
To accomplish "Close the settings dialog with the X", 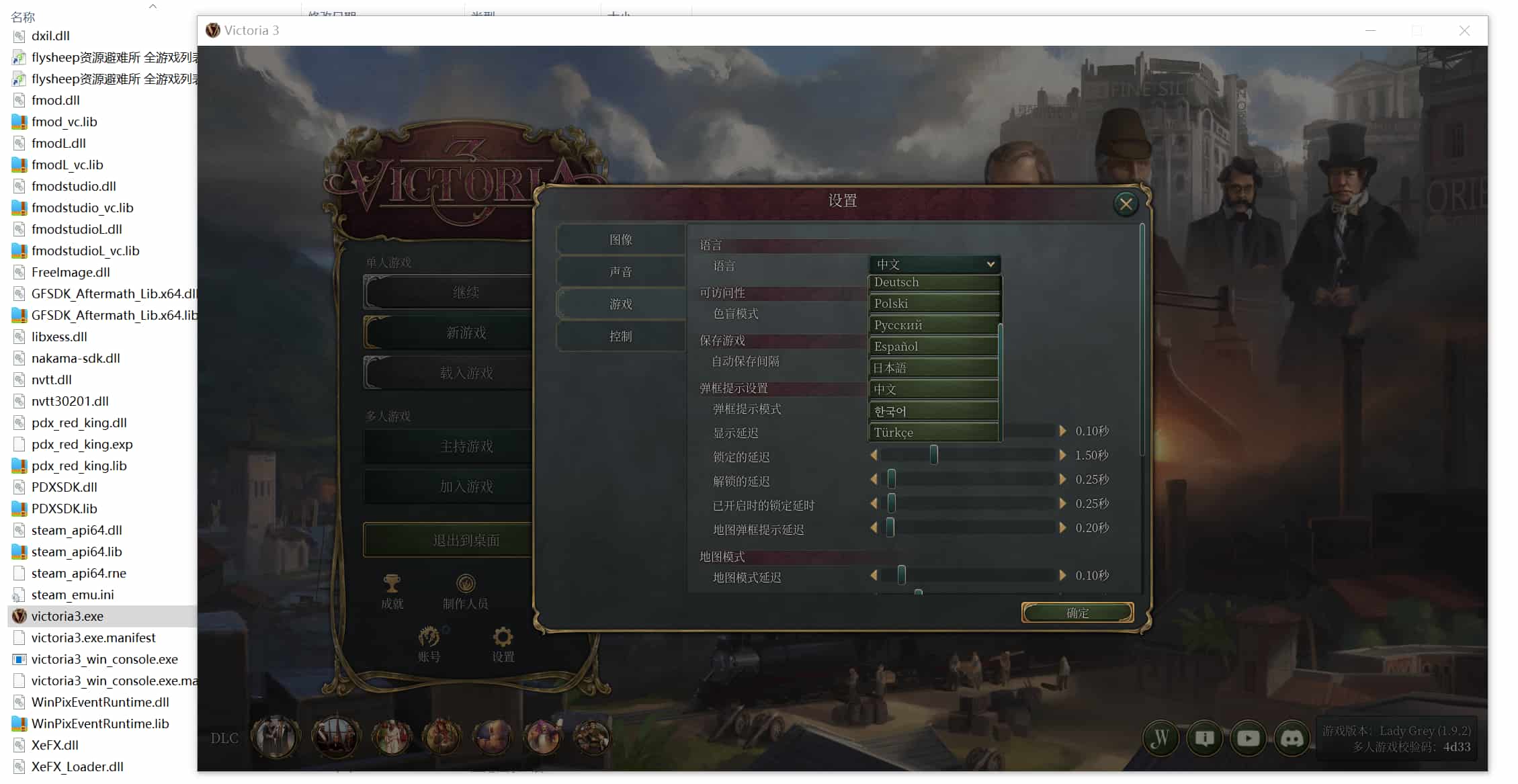I will click(x=1126, y=204).
